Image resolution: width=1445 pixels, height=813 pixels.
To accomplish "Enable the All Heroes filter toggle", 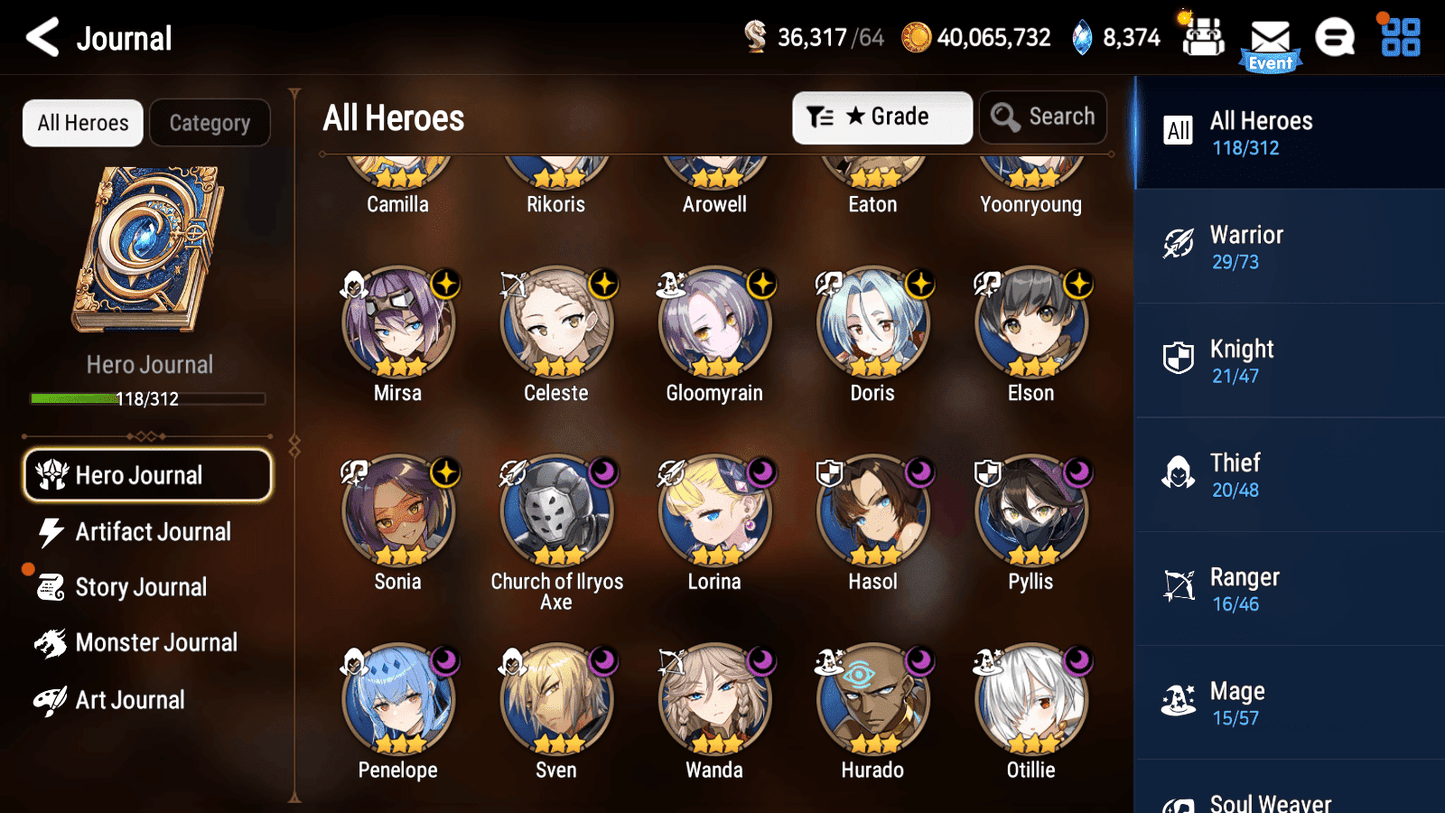I will (82, 122).
